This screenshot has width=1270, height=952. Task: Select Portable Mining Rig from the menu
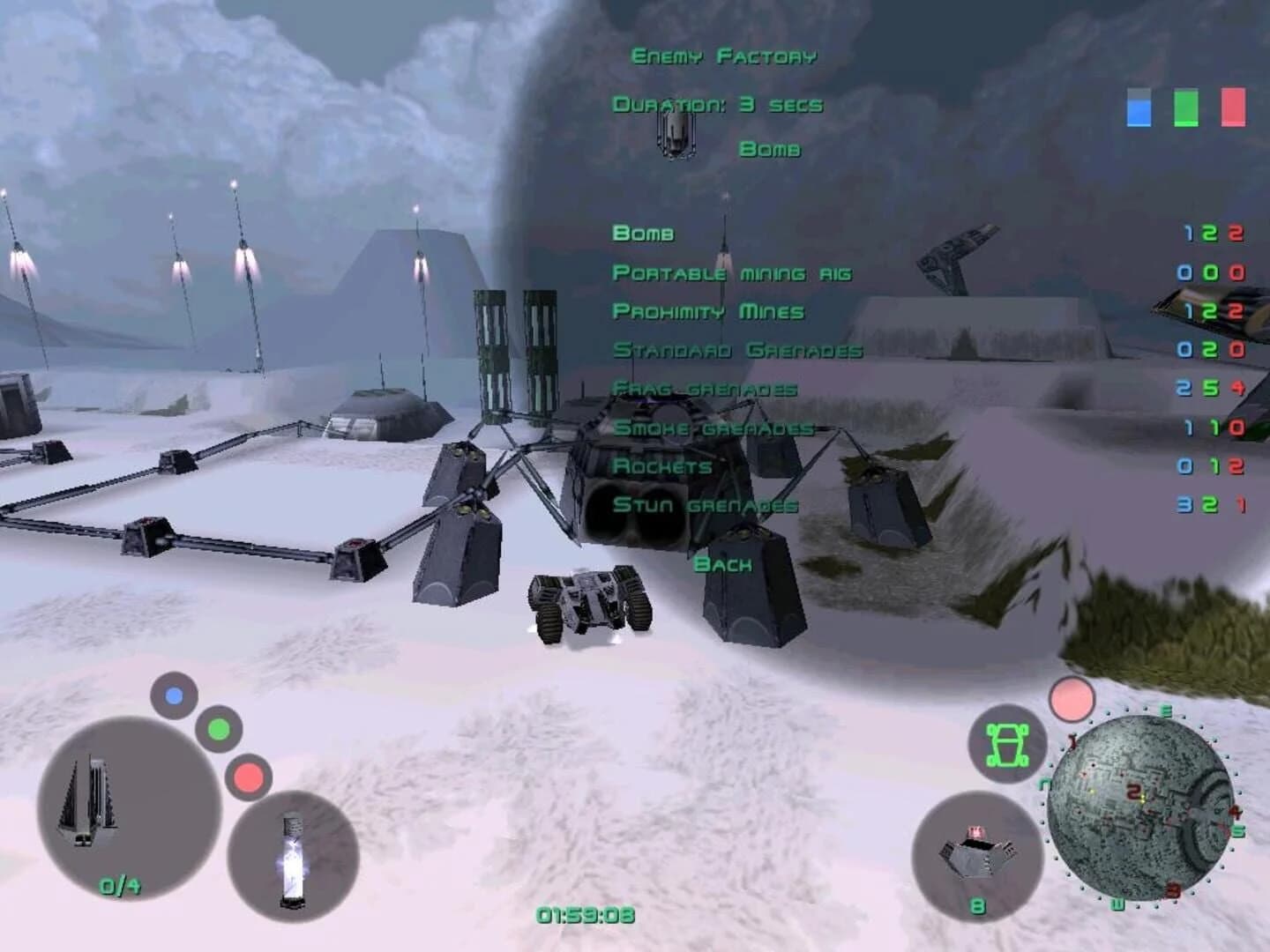(x=732, y=273)
